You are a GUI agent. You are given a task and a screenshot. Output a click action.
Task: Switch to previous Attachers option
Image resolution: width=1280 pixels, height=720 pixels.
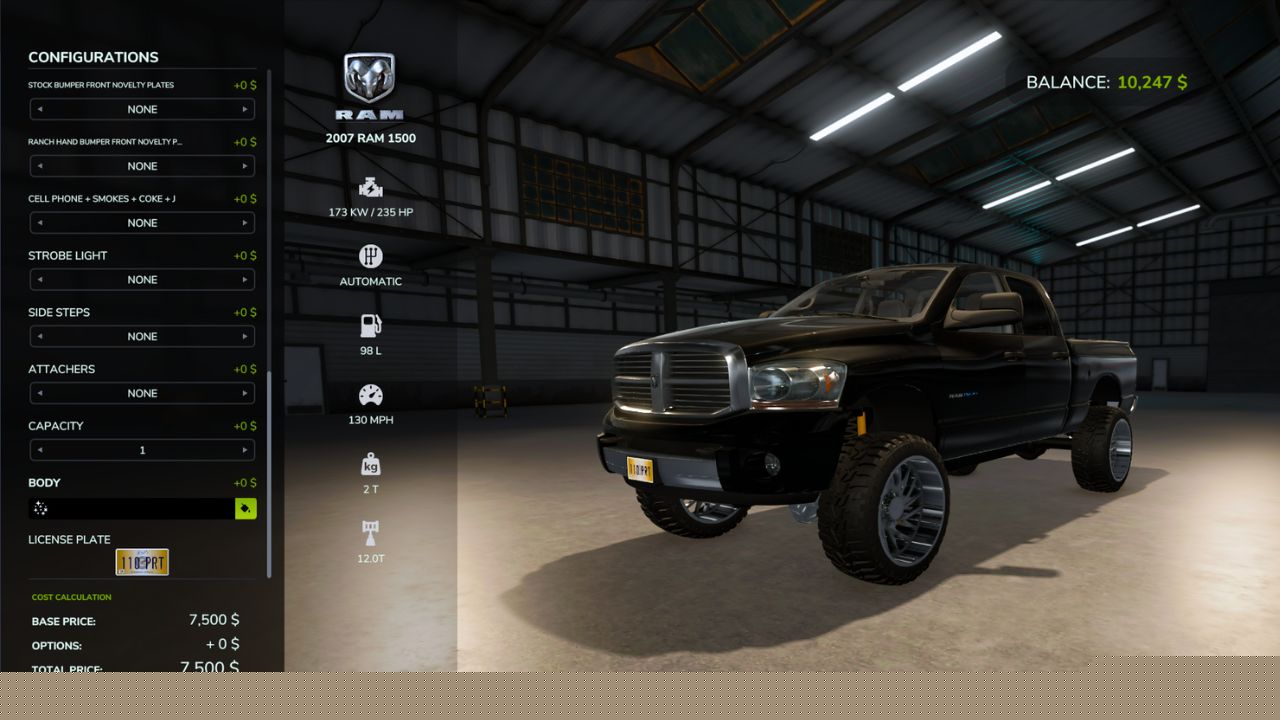pos(40,394)
